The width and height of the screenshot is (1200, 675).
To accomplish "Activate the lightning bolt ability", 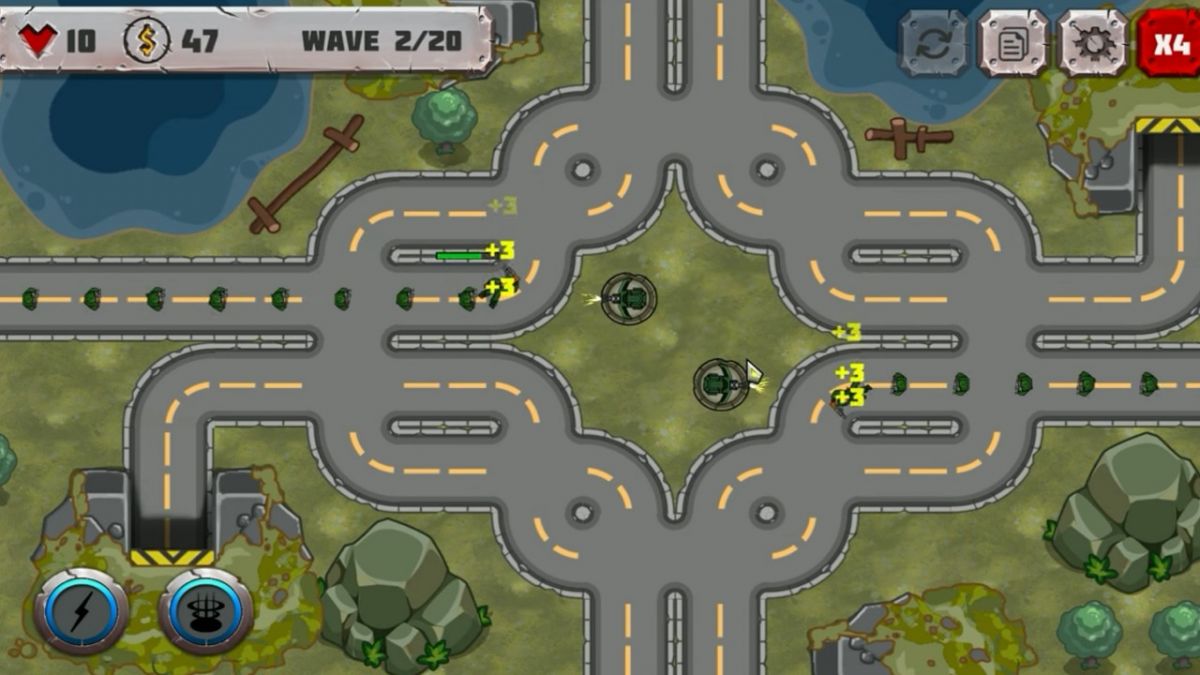I will click(81, 612).
